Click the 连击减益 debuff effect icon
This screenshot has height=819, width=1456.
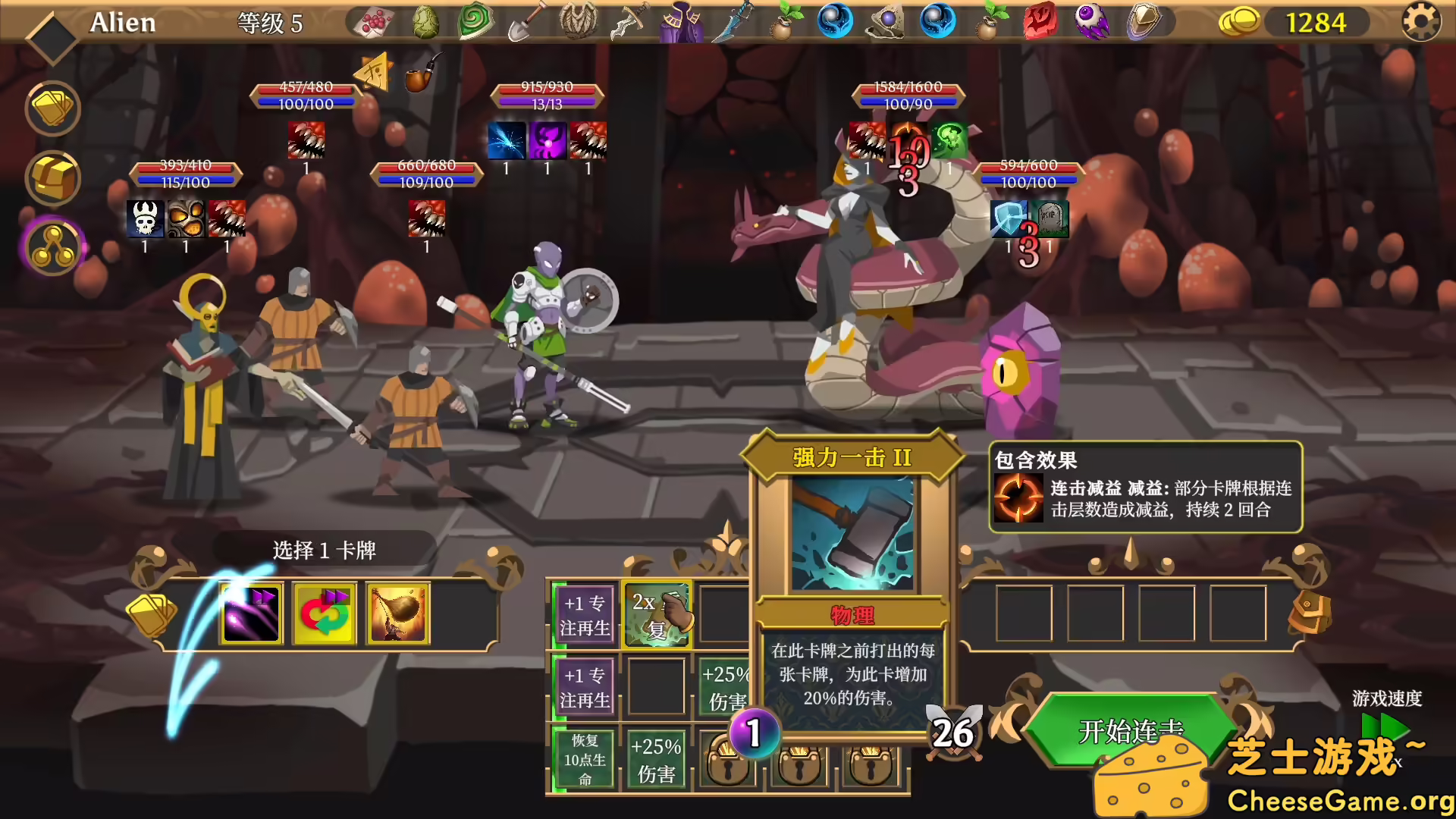click(x=1018, y=498)
